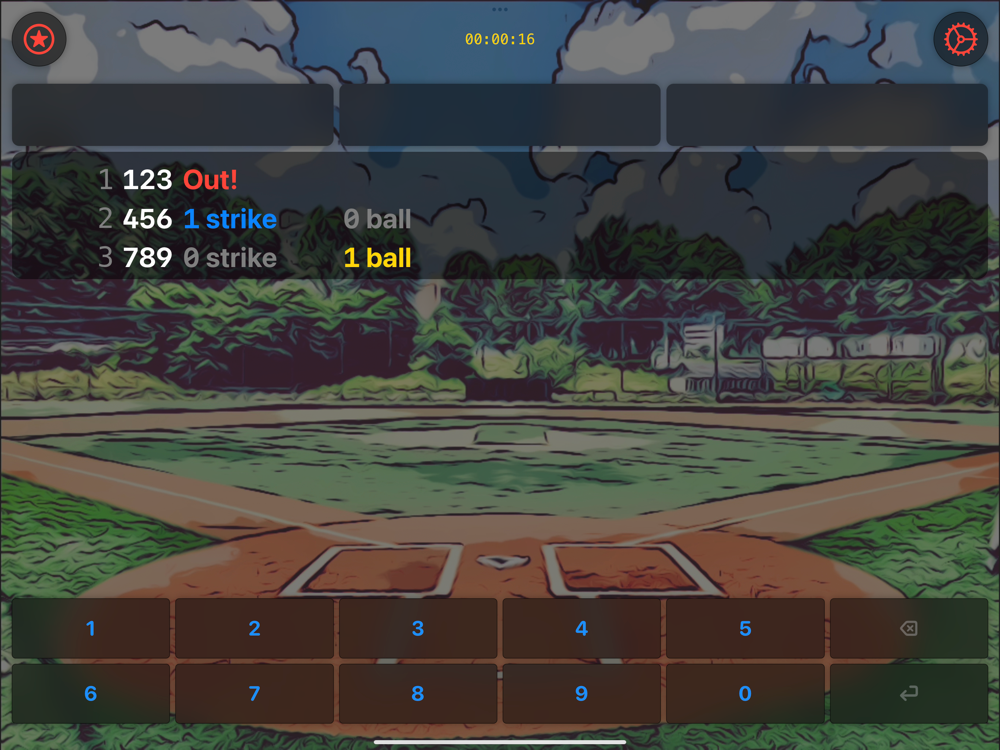The image size is (1000, 750).
Task: Enter digit 2 on the keypad
Action: pyautogui.click(x=254, y=628)
